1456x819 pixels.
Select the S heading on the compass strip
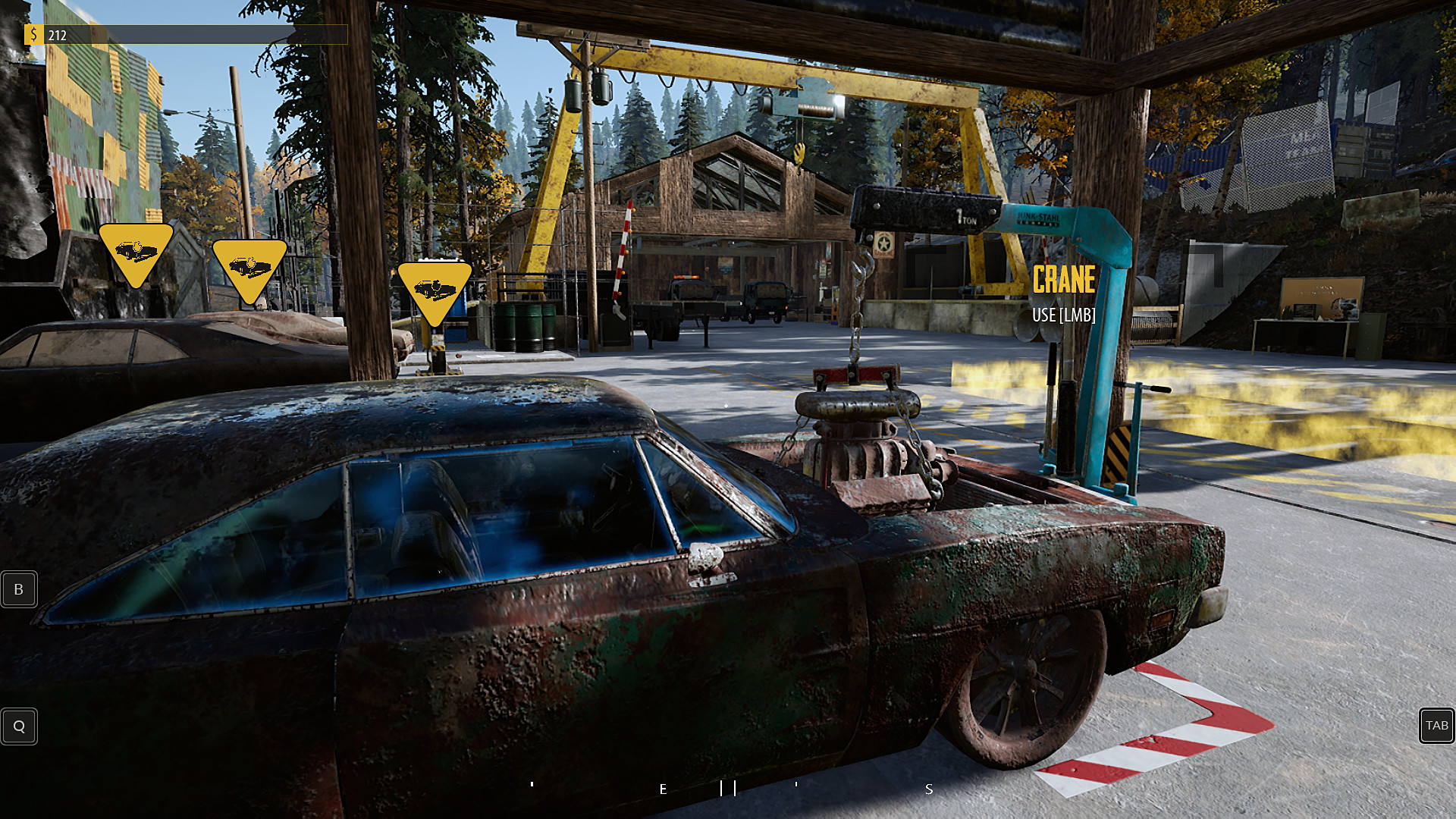click(928, 789)
